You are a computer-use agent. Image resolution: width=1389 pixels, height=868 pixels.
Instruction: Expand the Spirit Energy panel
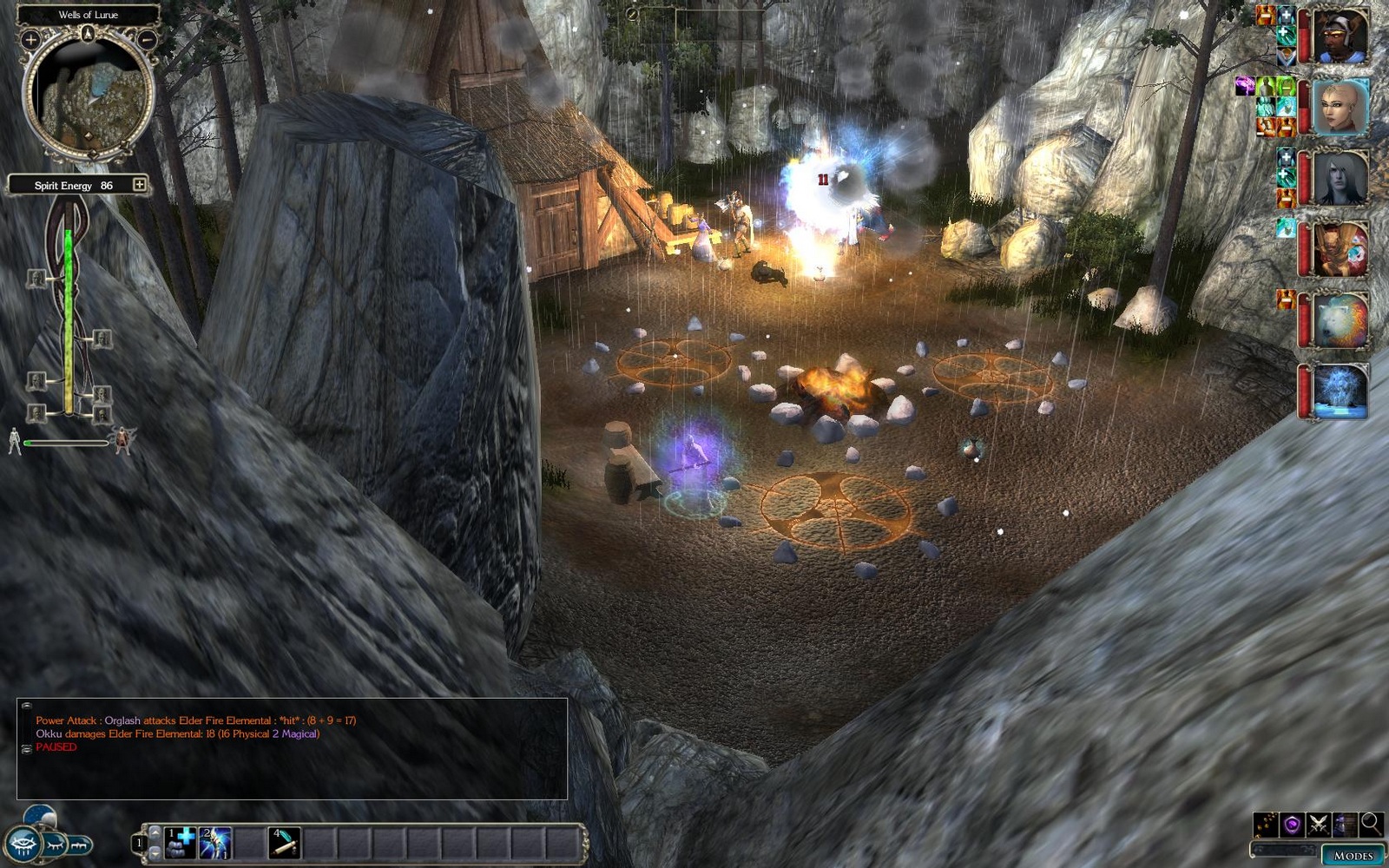(139, 184)
